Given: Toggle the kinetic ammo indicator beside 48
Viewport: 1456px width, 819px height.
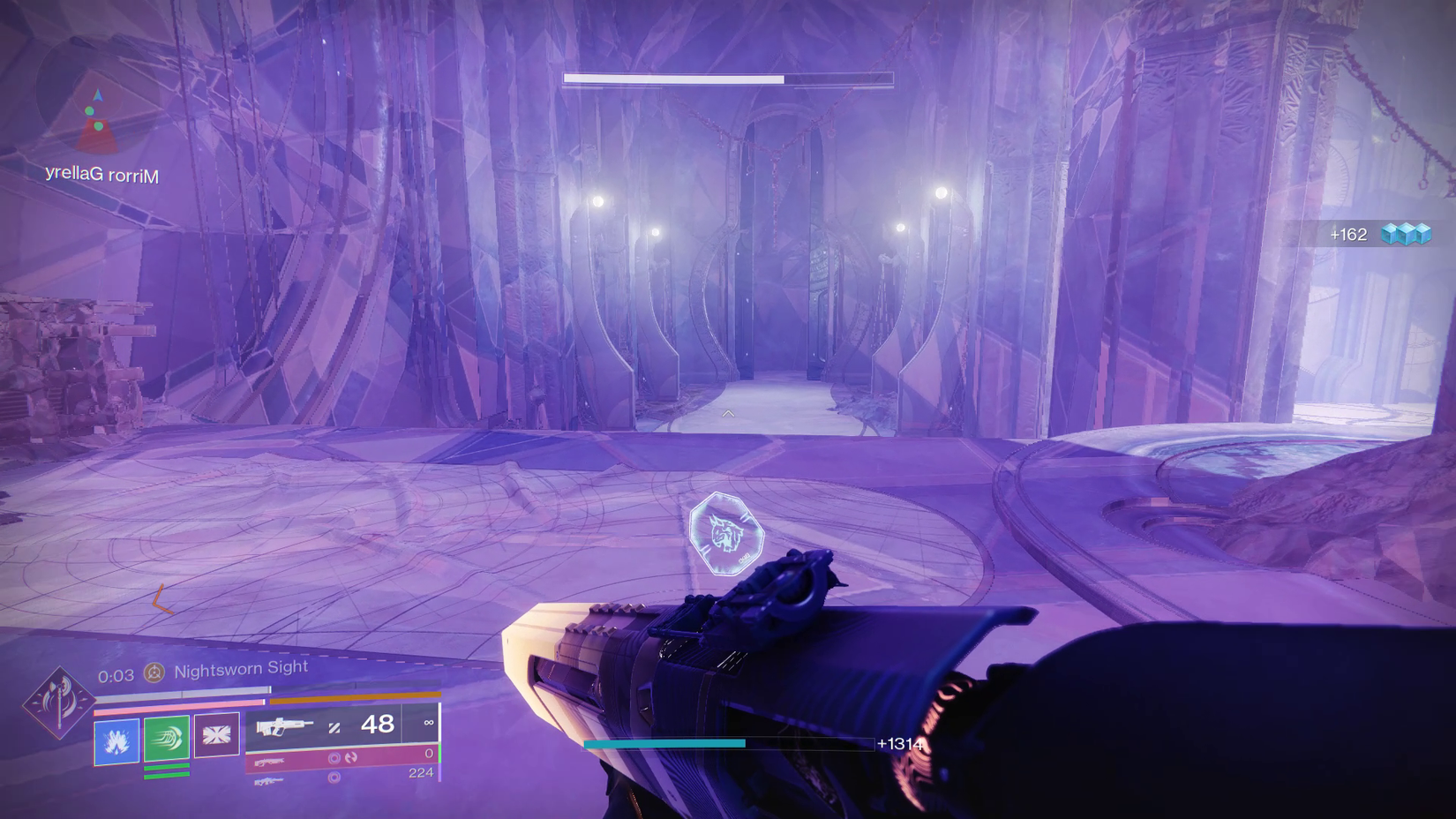Looking at the screenshot, I should click(x=335, y=727).
